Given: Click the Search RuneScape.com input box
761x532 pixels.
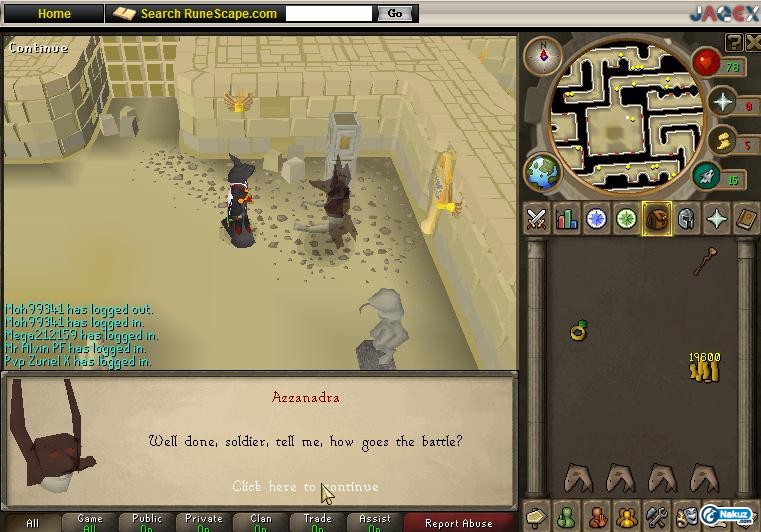Looking at the screenshot, I should coord(328,14).
